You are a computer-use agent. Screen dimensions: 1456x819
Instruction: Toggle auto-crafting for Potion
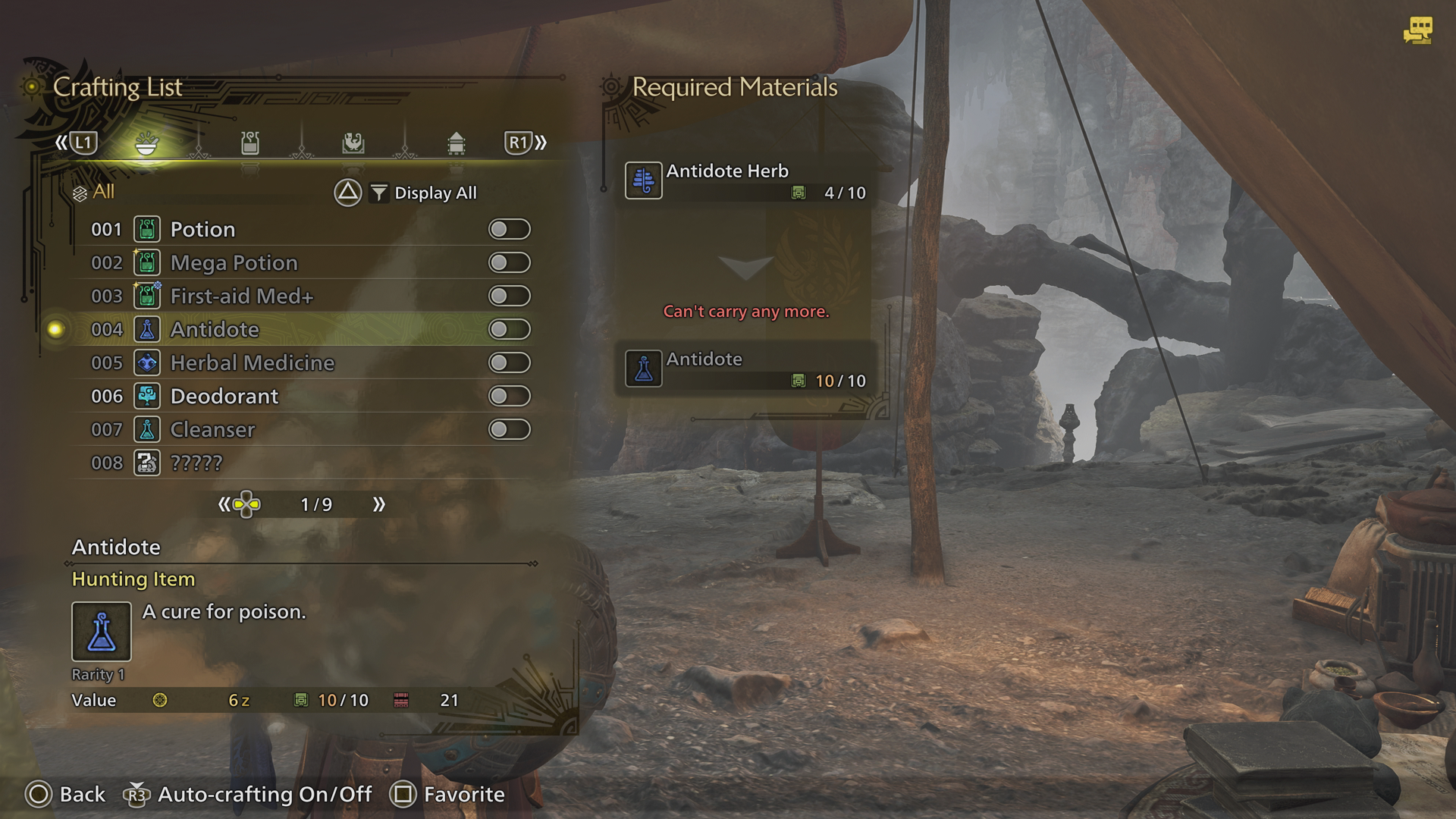[x=509, y=229]
